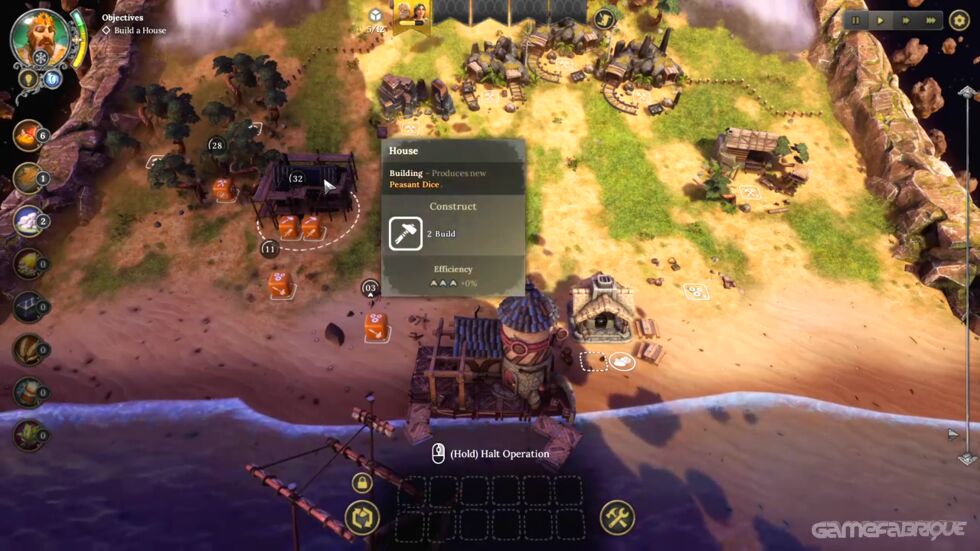Pause the game speed

click(x=856, y=20)
